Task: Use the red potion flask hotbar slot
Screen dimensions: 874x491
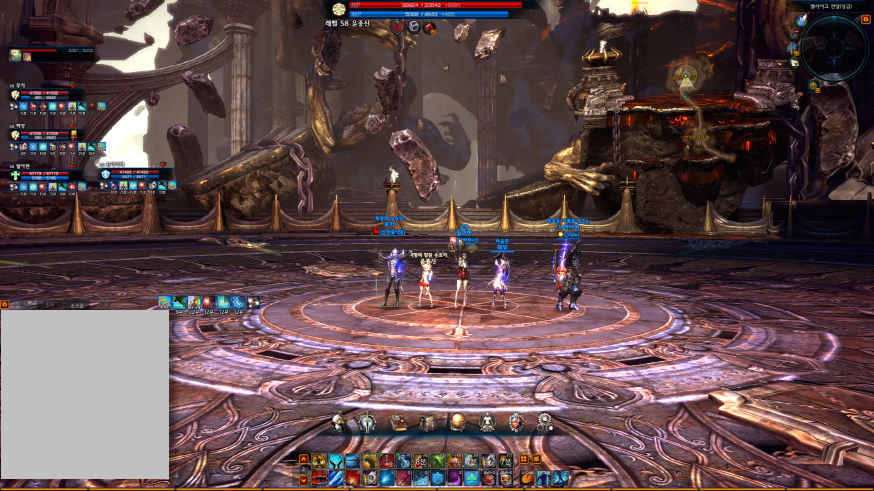Action: (x=386, y=461)
